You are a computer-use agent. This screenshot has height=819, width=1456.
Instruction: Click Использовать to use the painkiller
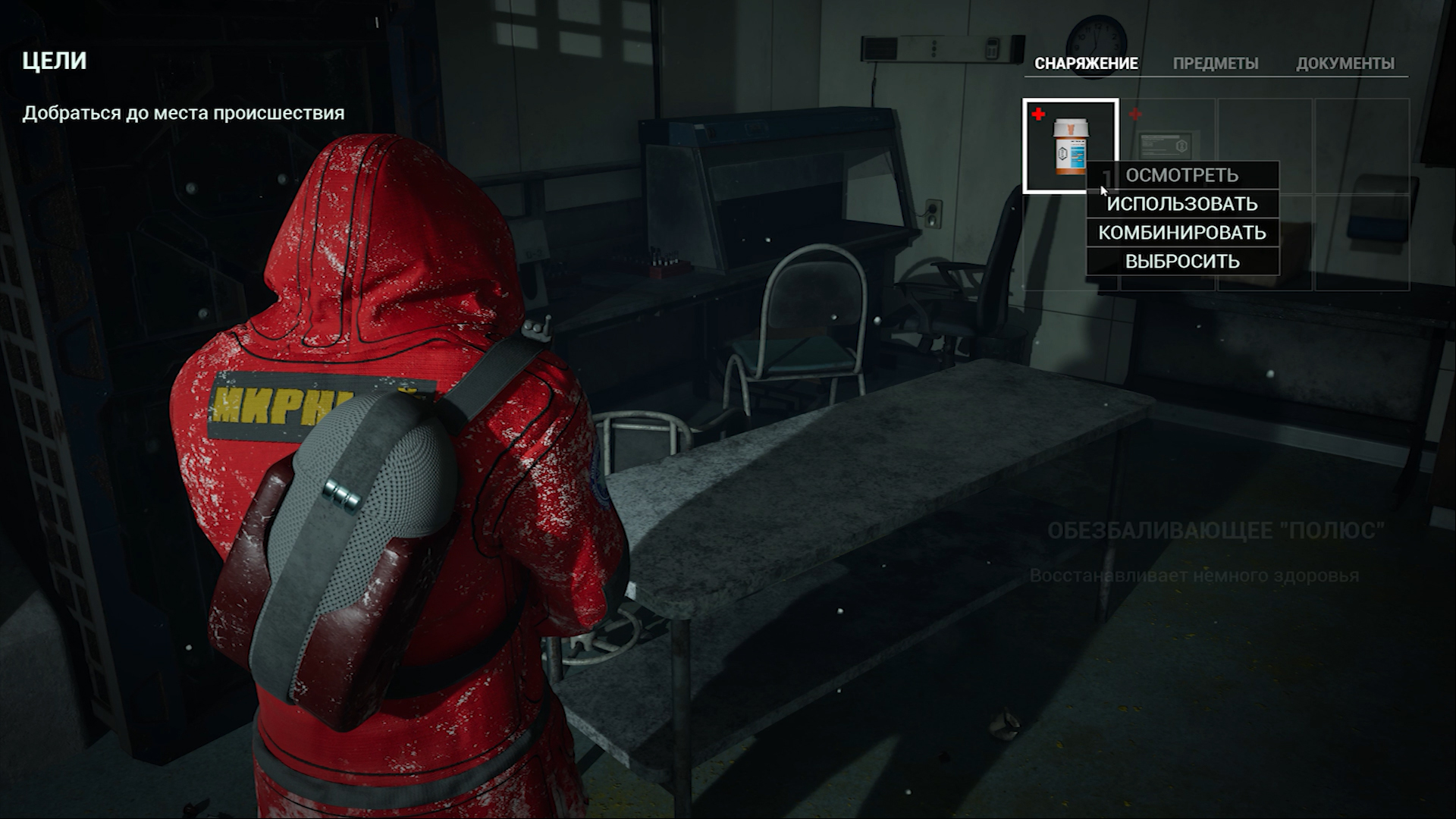pyautogui.click(x=1182, y=204)
